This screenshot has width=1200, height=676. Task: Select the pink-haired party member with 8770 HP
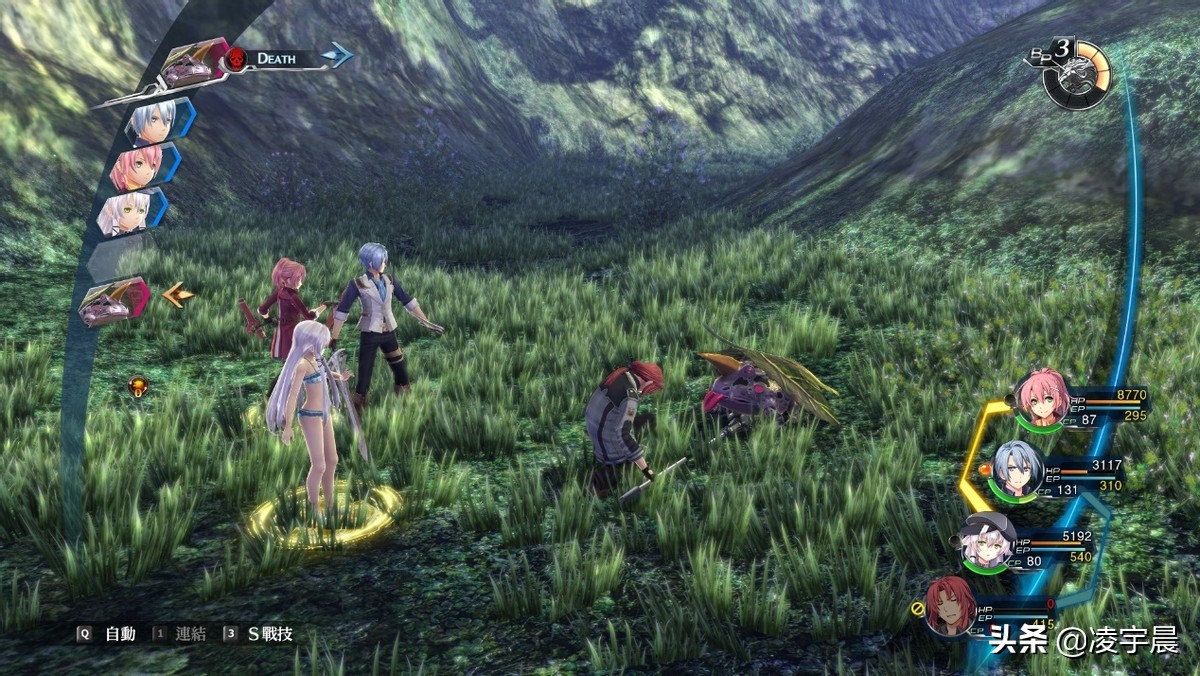(x=1042, y=399)
